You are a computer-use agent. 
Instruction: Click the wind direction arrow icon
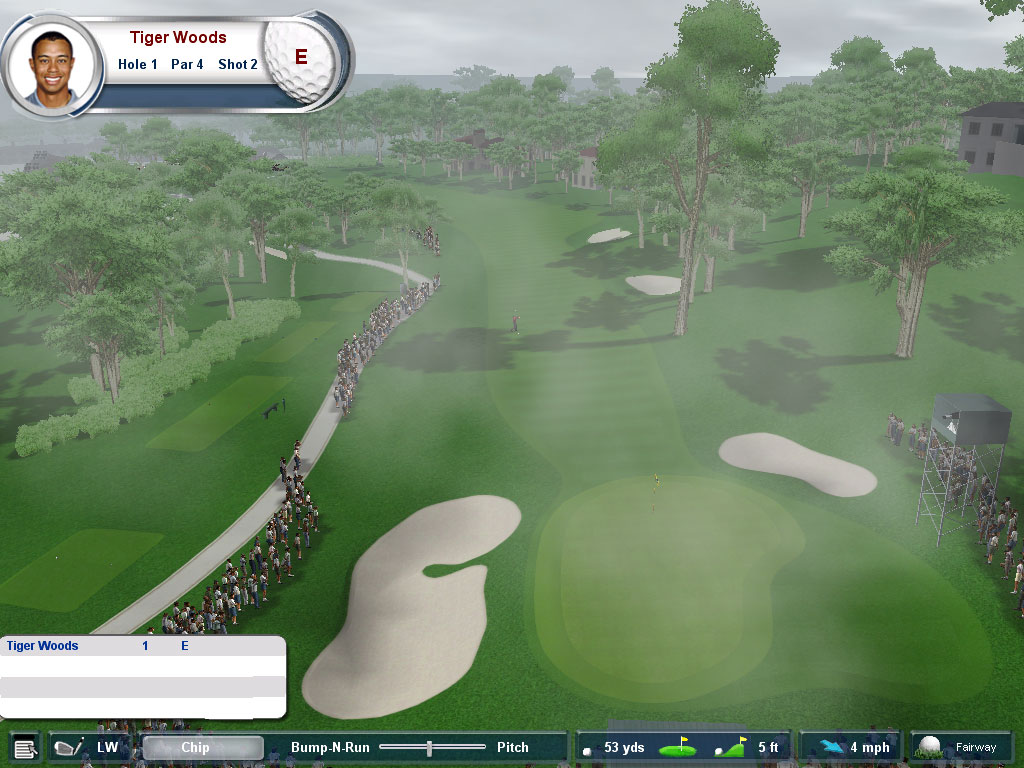click(x=828, y=748)
